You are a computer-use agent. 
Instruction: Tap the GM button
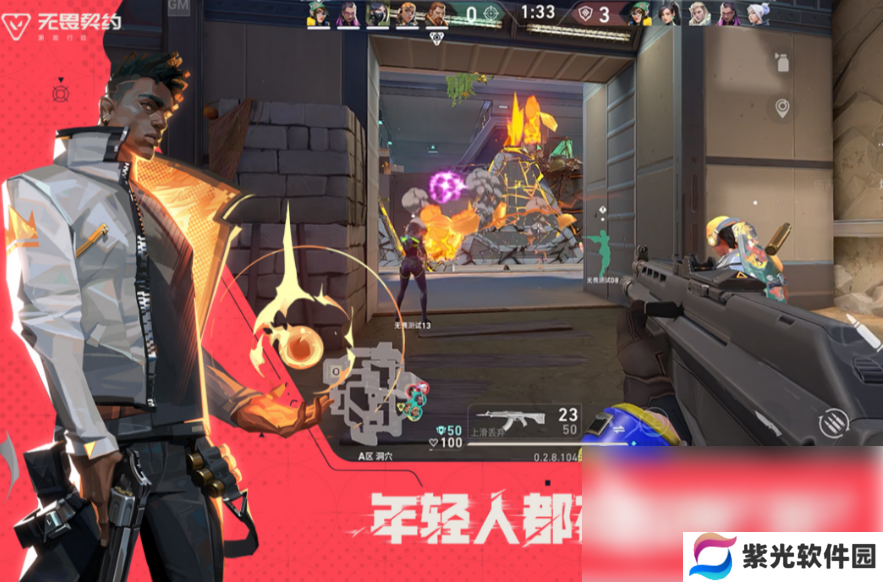[x=180, y=8]
